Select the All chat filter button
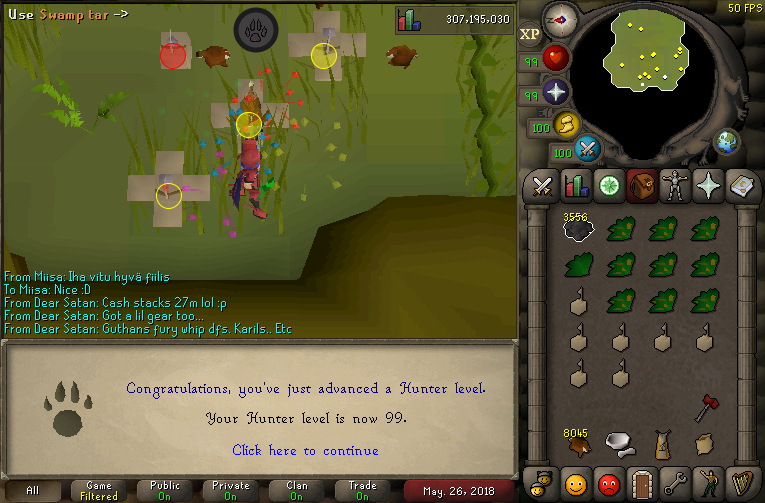Viewport: 765px width, 503px height. tap(33, 490)
